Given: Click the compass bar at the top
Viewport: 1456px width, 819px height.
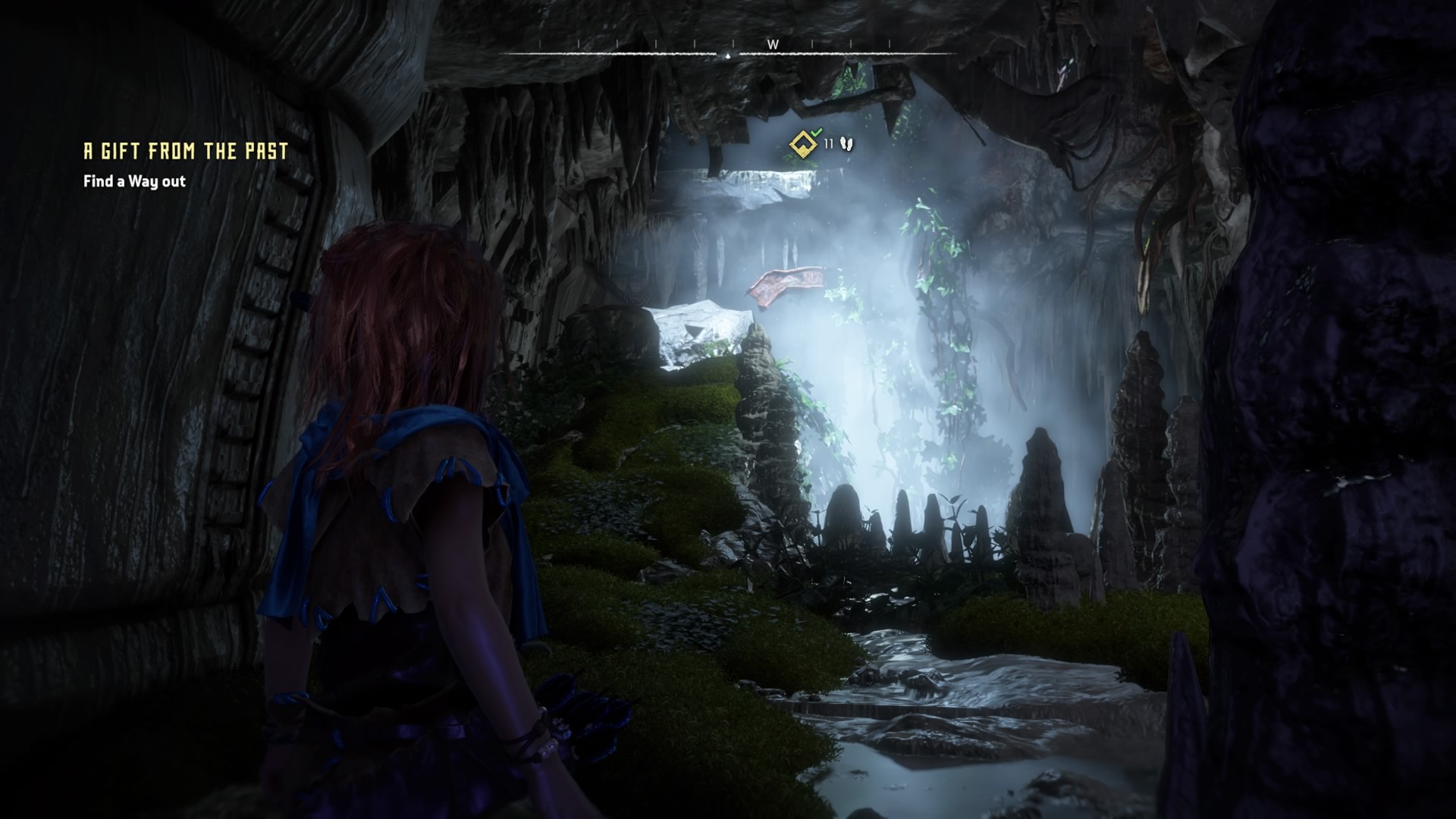Looking at the screenshot, I should coord(728,52).
